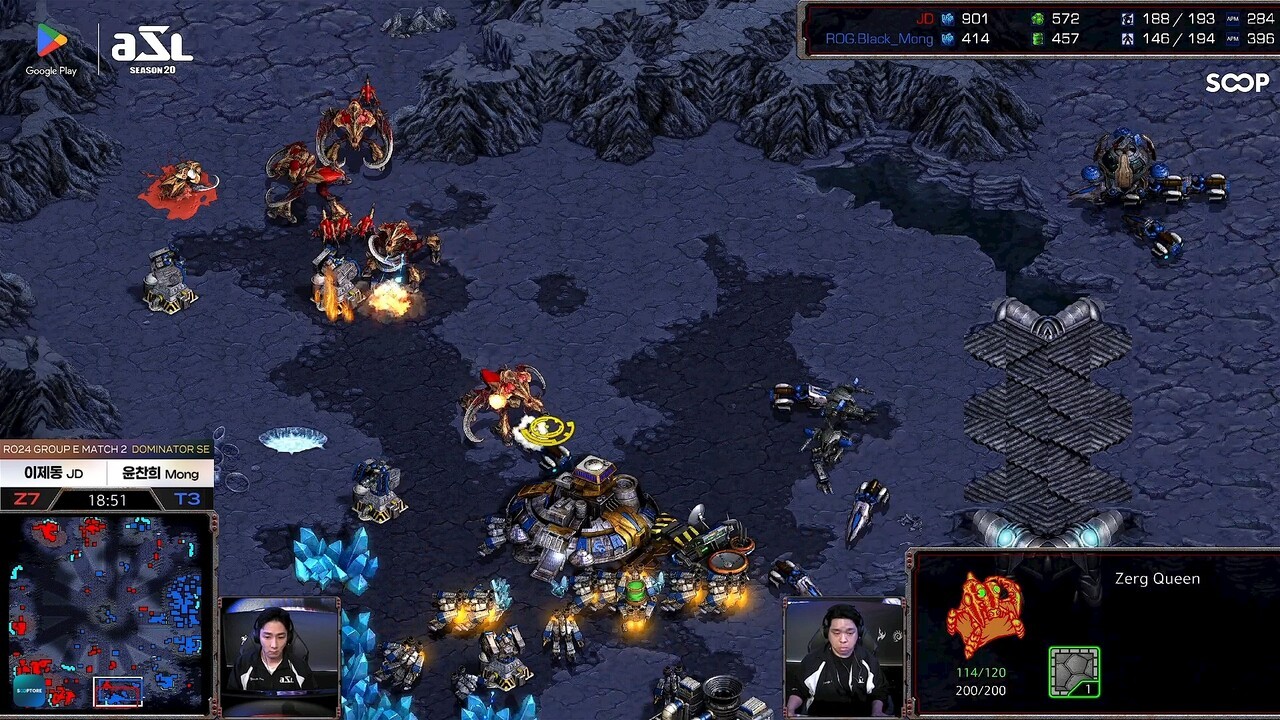Click the minimap to move the camera
Viewport: 1280px width, 720px height.
(x=110, y=610)
